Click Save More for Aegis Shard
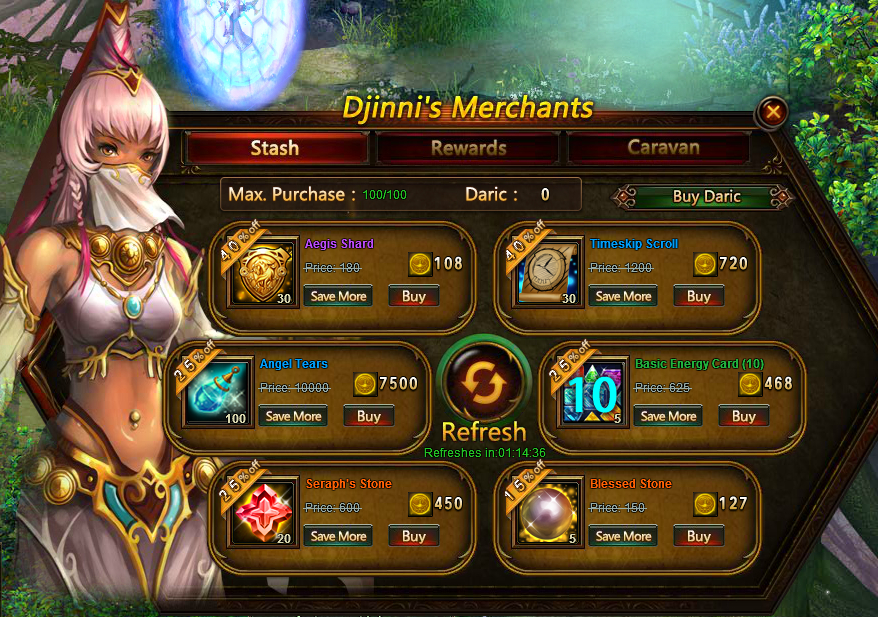The height and width of the screenshot is (617, 878). coord(338,296)
